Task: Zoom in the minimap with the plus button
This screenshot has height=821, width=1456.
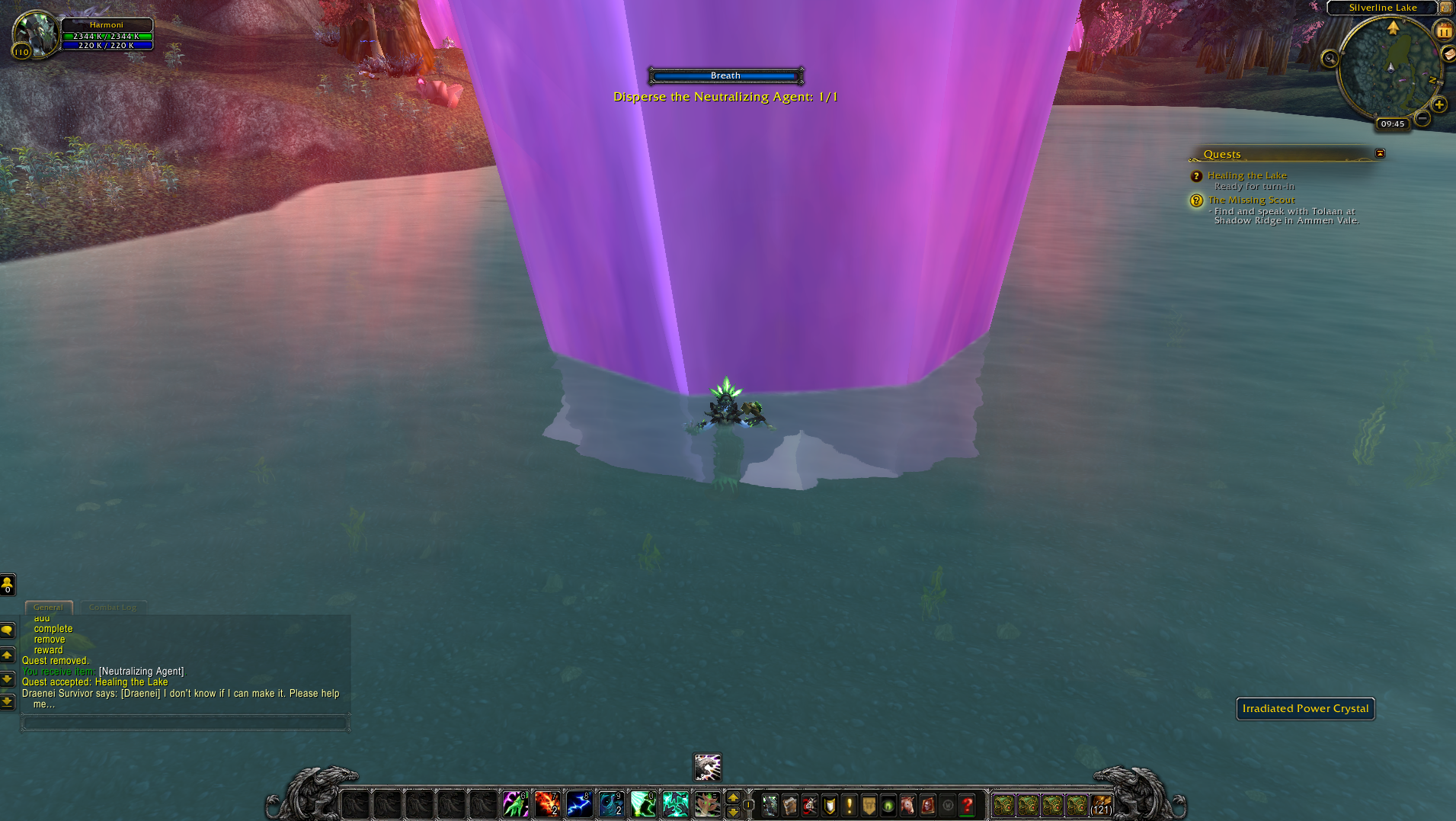Action: click(x=1439, y=104)
